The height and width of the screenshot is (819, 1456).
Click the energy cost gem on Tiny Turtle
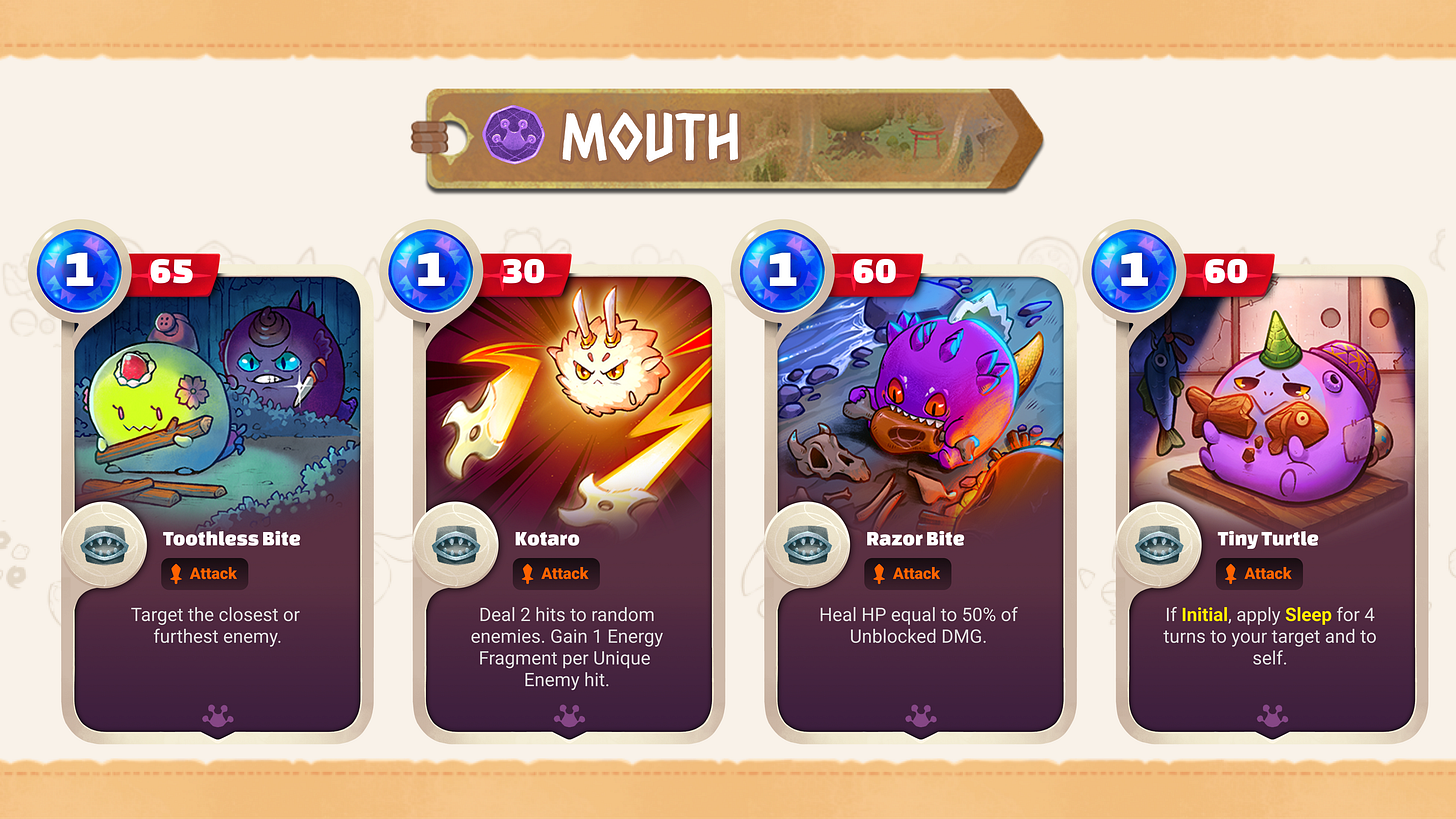[x=1134, y=270]
